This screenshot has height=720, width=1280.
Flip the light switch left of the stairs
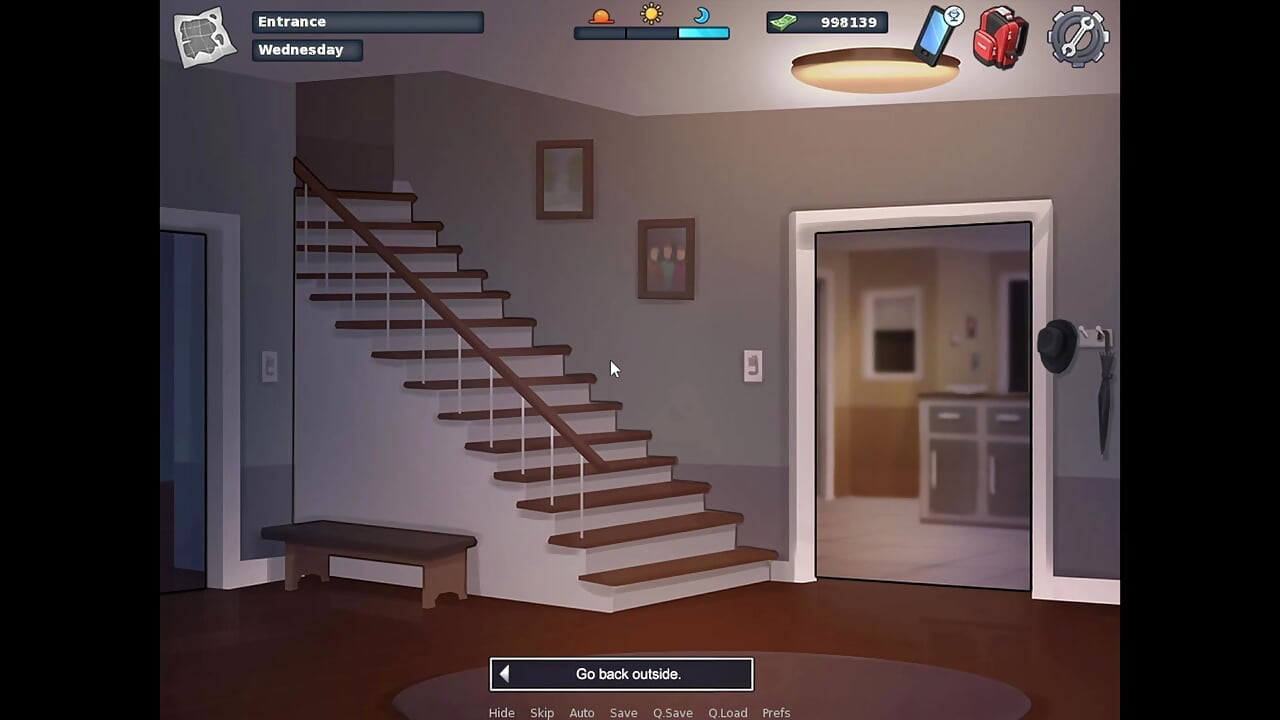point(269,366)
